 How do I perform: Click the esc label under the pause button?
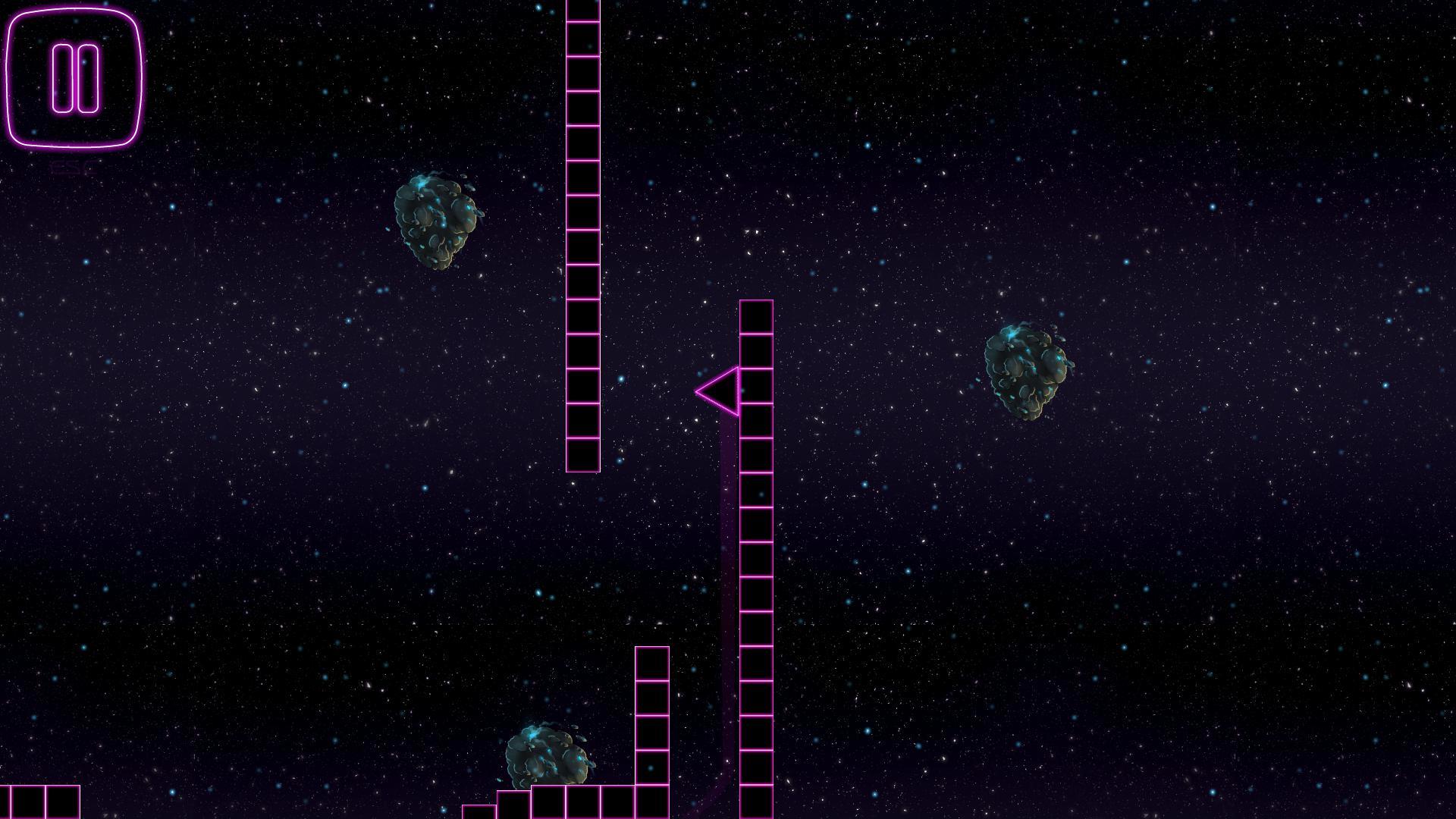72,167
